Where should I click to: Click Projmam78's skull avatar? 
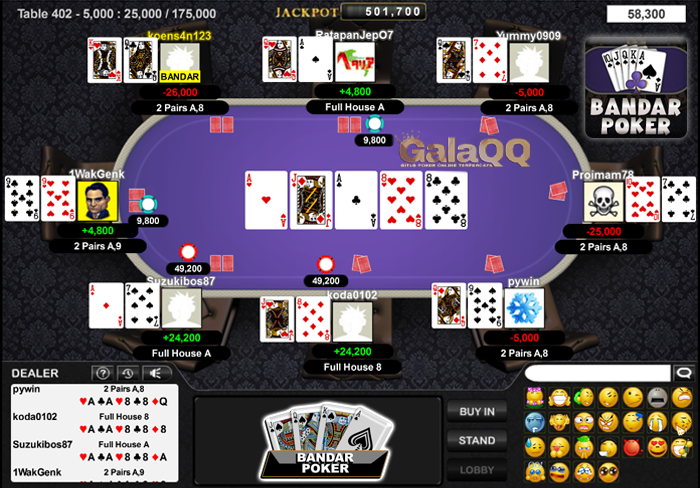point(604,201)
